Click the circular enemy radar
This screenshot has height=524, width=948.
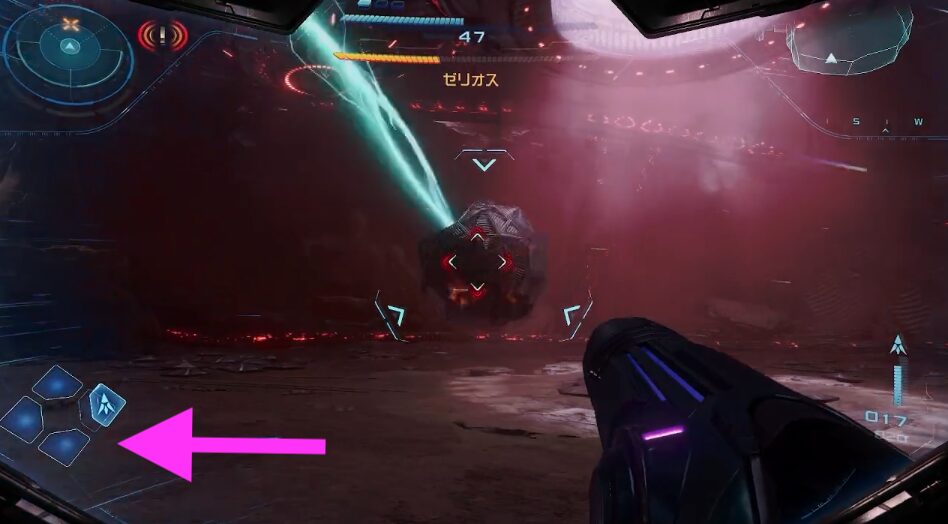(68, 49)
